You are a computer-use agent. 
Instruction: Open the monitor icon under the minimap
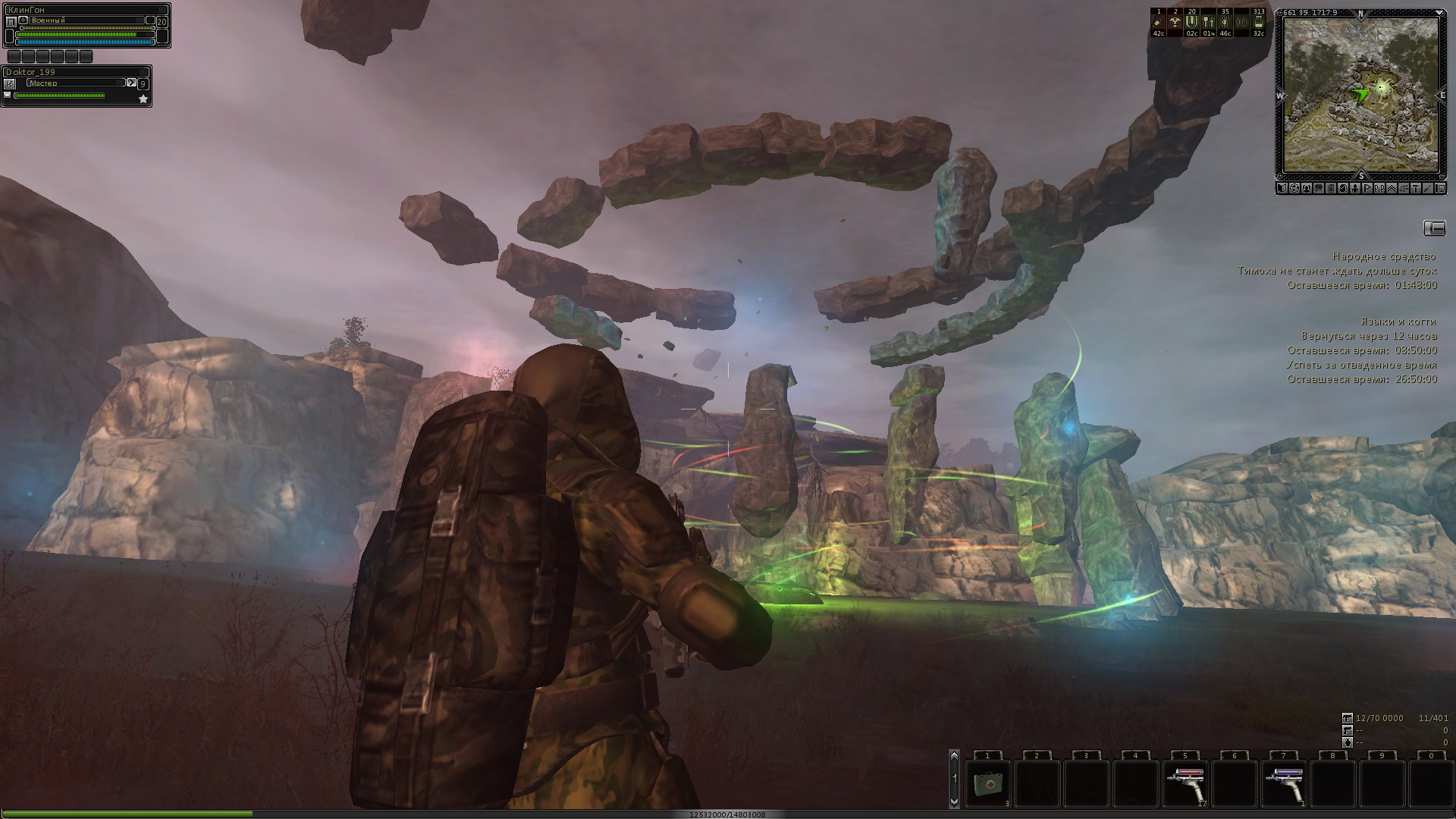click(1440, 188)
